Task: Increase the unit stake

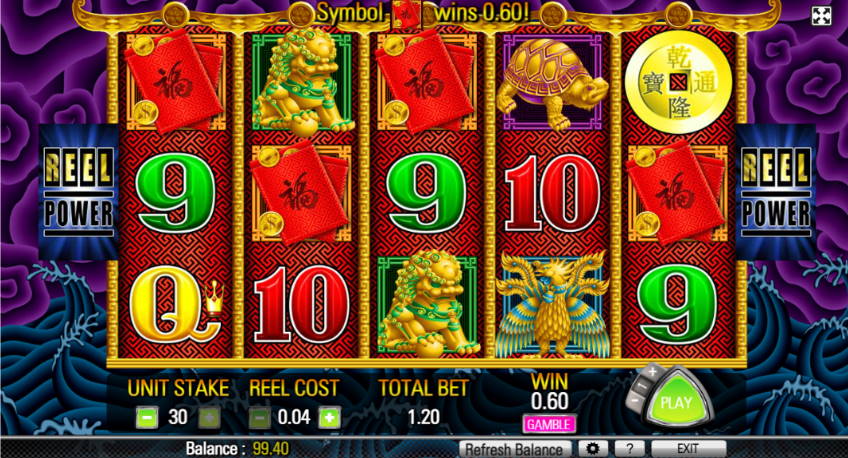Action: coord(209,418)
